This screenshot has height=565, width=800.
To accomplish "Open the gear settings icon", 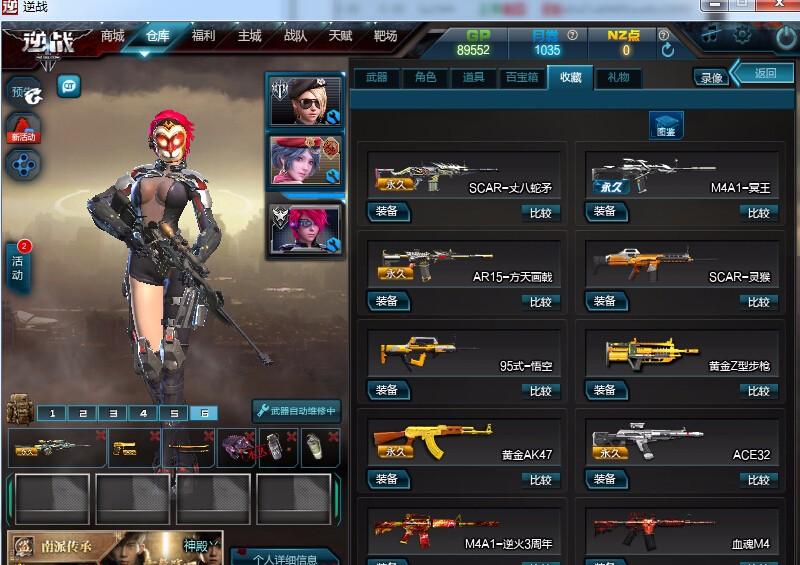I will pyautogui.click(x=742, y=35).
